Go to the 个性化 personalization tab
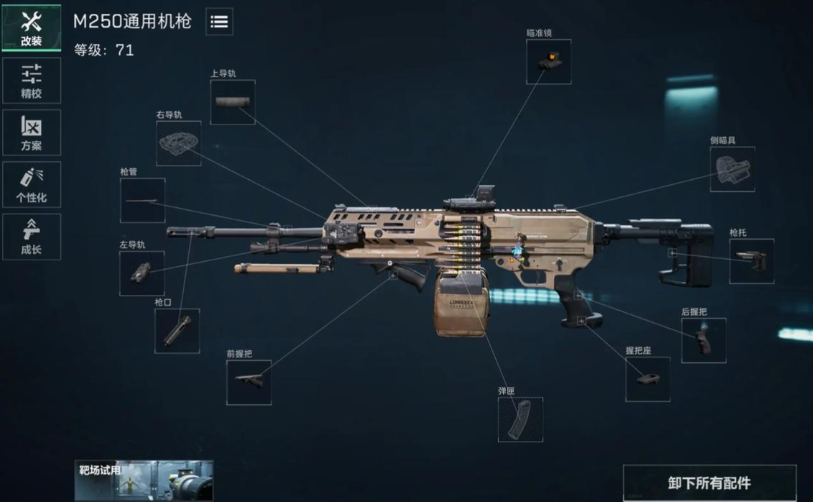Image resolution: width=813 pixels, height=502 pixels. pyautogui.click(x=31, y=184)
